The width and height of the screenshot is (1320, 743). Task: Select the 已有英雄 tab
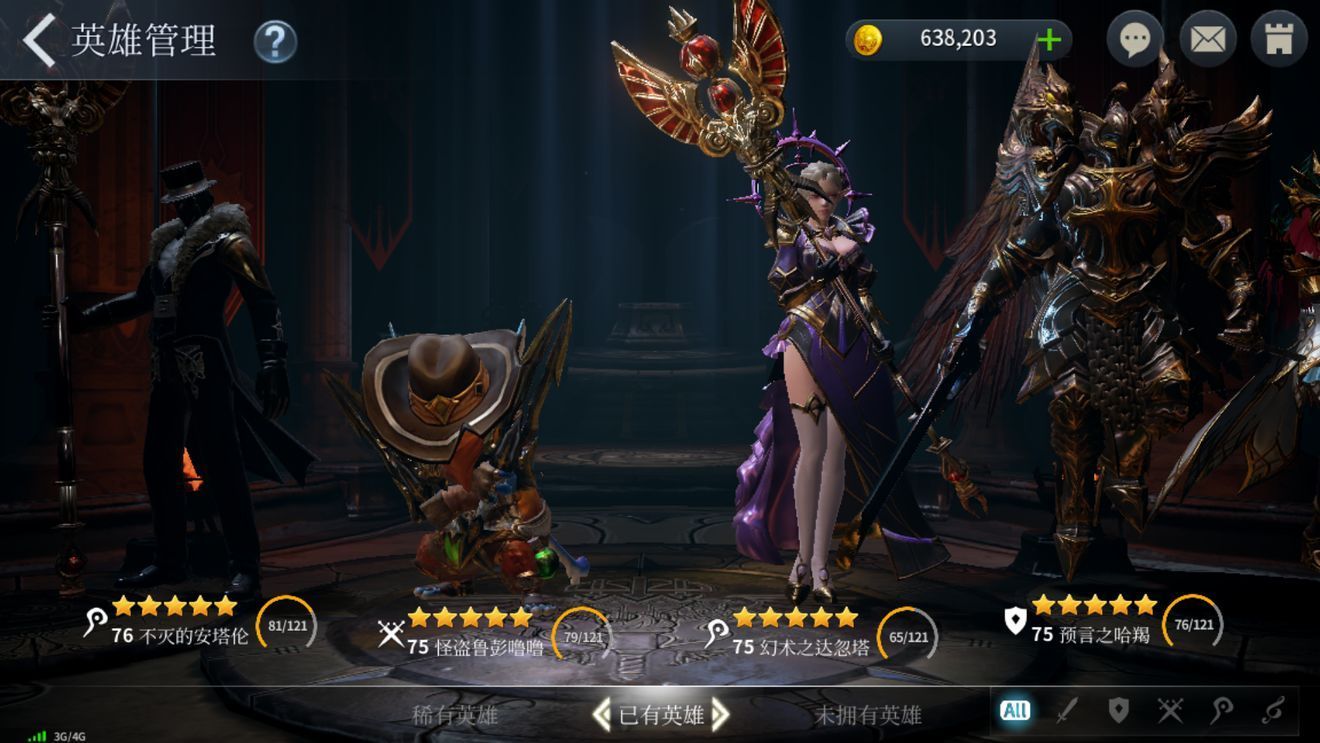click(x=661, y=715)
